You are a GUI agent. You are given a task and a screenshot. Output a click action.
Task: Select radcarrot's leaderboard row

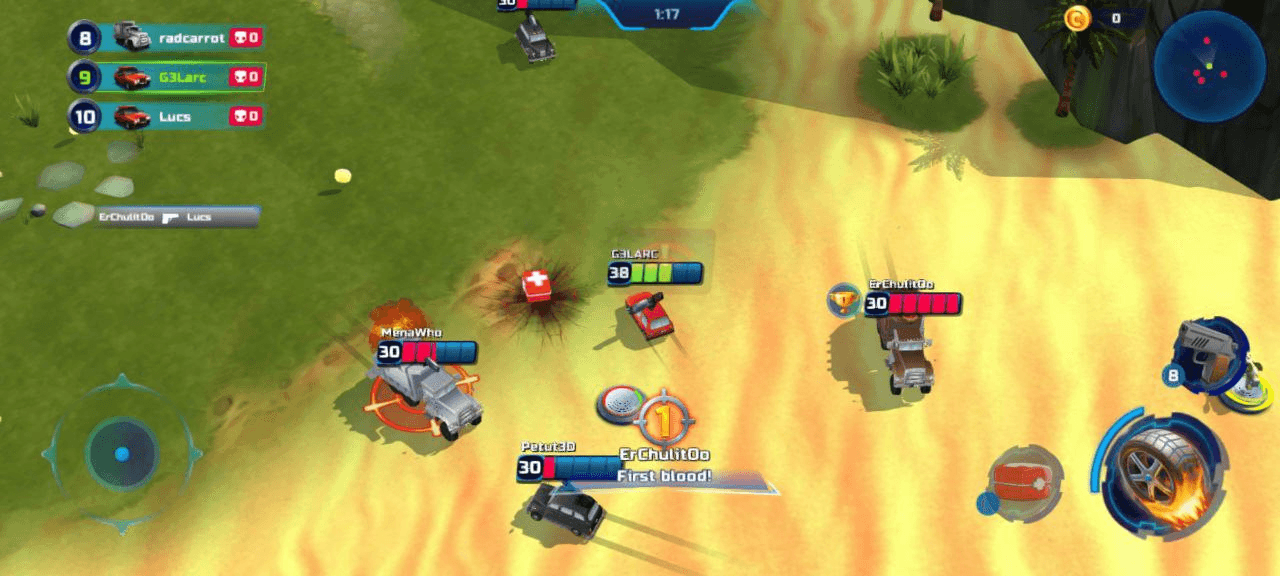[166, 39]
